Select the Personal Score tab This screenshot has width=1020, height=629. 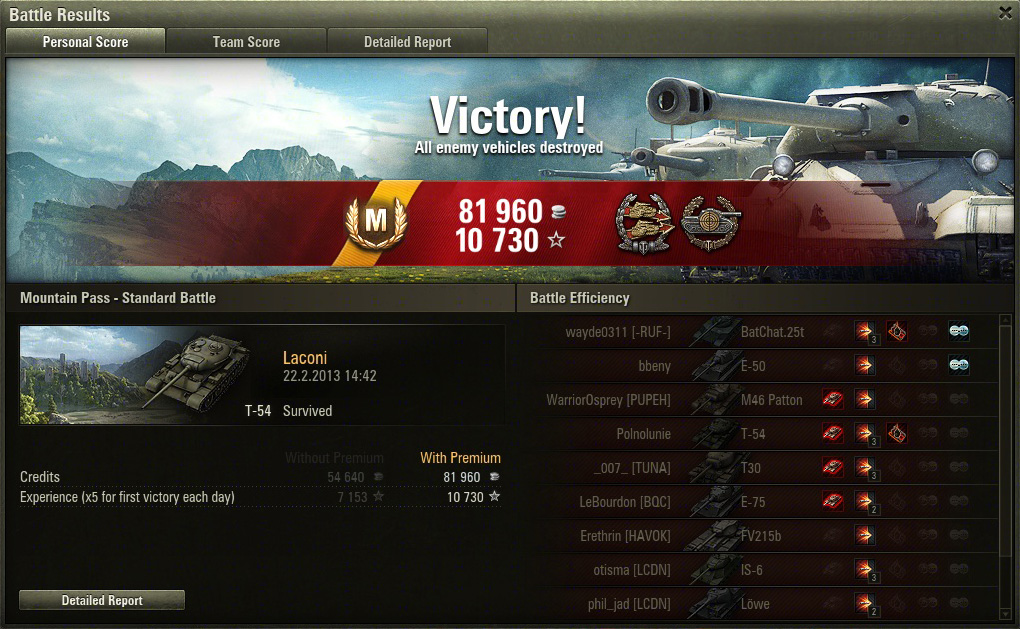[x=85, y=42]
